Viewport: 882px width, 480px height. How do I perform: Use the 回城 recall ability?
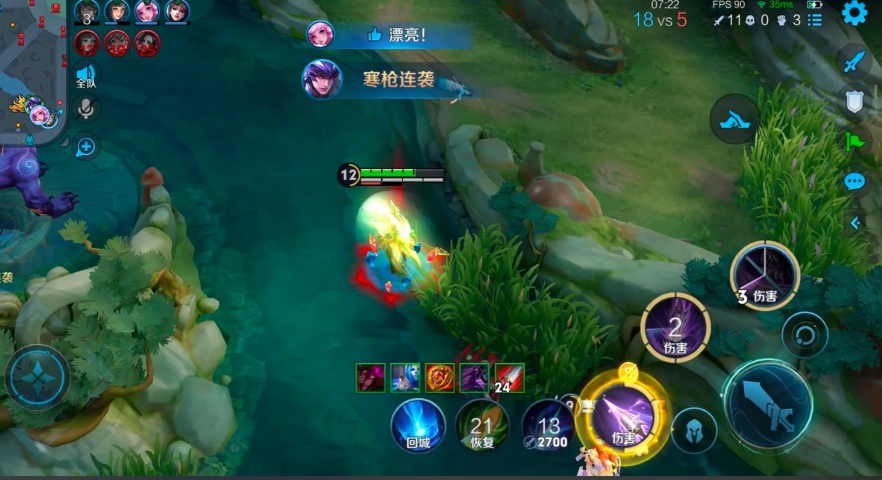[417, 425]
